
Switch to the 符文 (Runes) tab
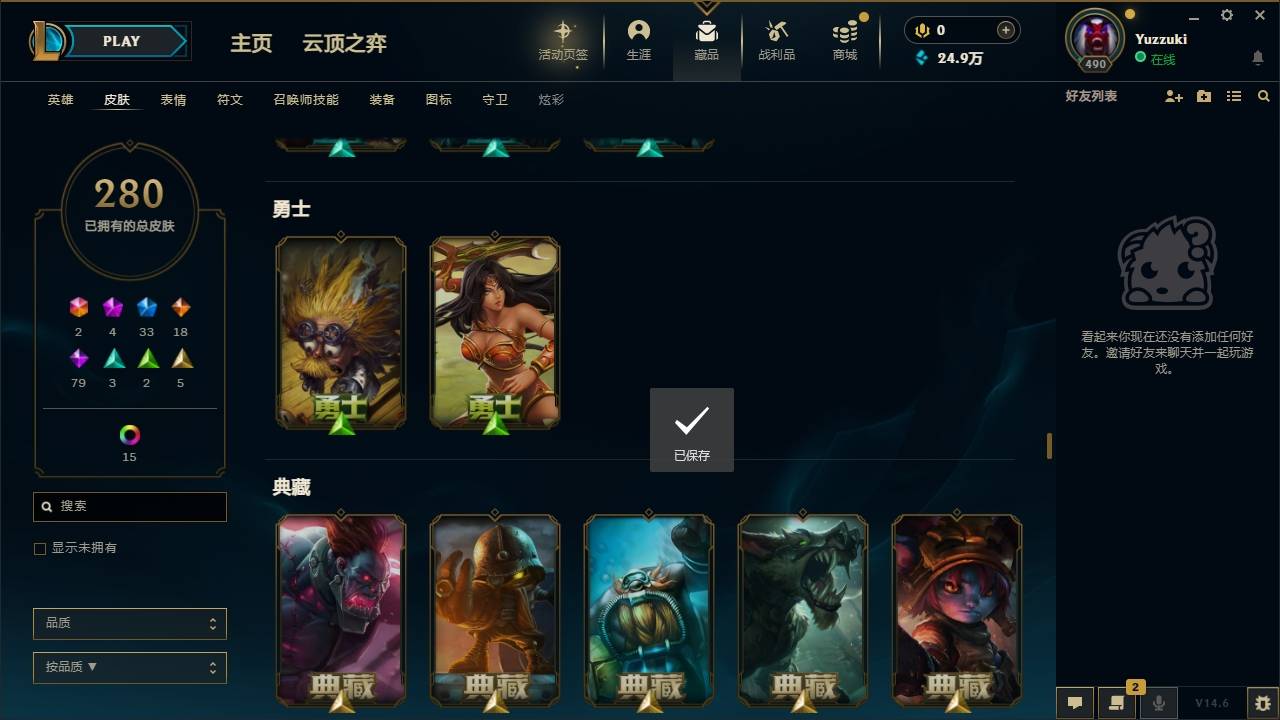click(x=229, y=99)
